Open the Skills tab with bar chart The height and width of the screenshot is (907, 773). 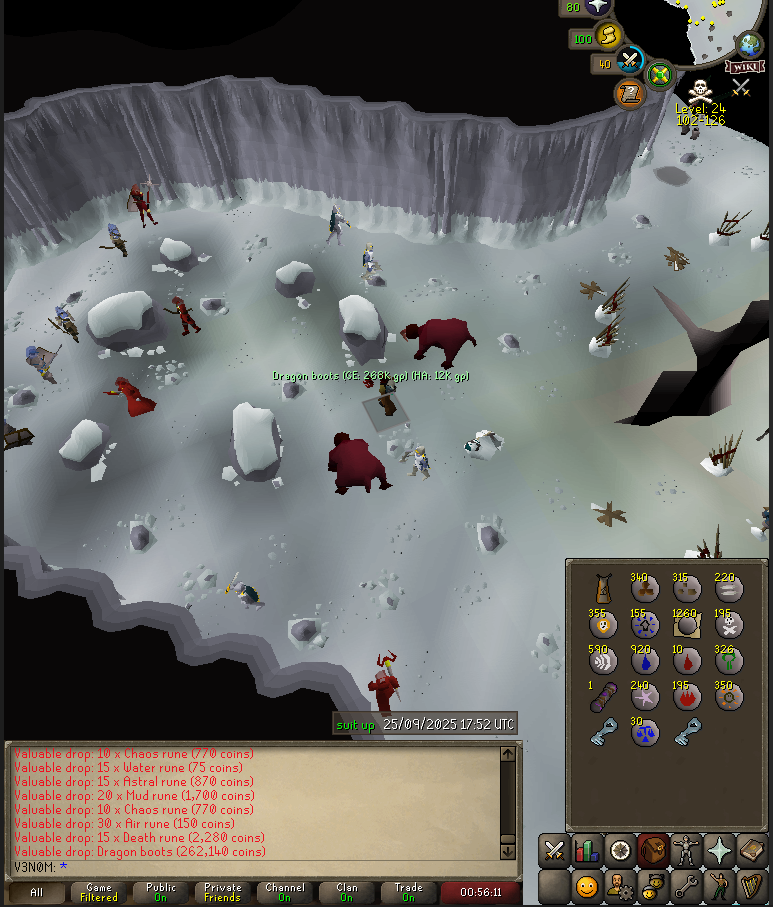point(587,851)
